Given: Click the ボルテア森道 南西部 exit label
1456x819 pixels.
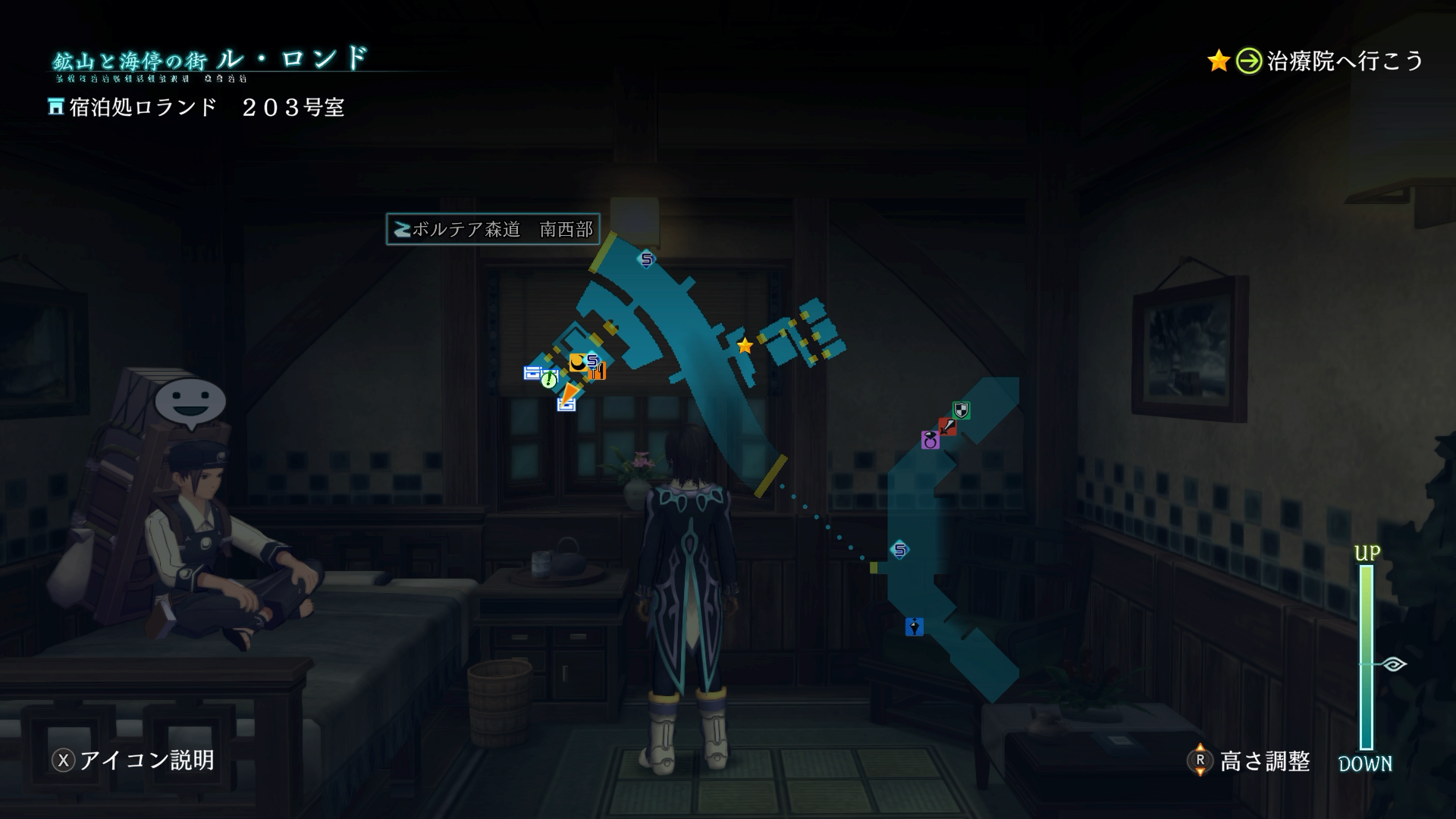Looking at the screenshot, I should (493, 229).
